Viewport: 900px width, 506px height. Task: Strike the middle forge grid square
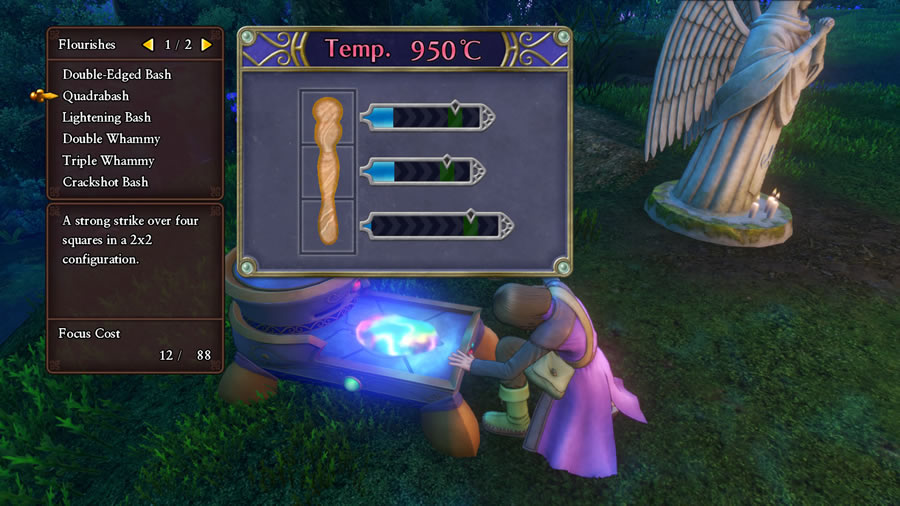(327, 172)
